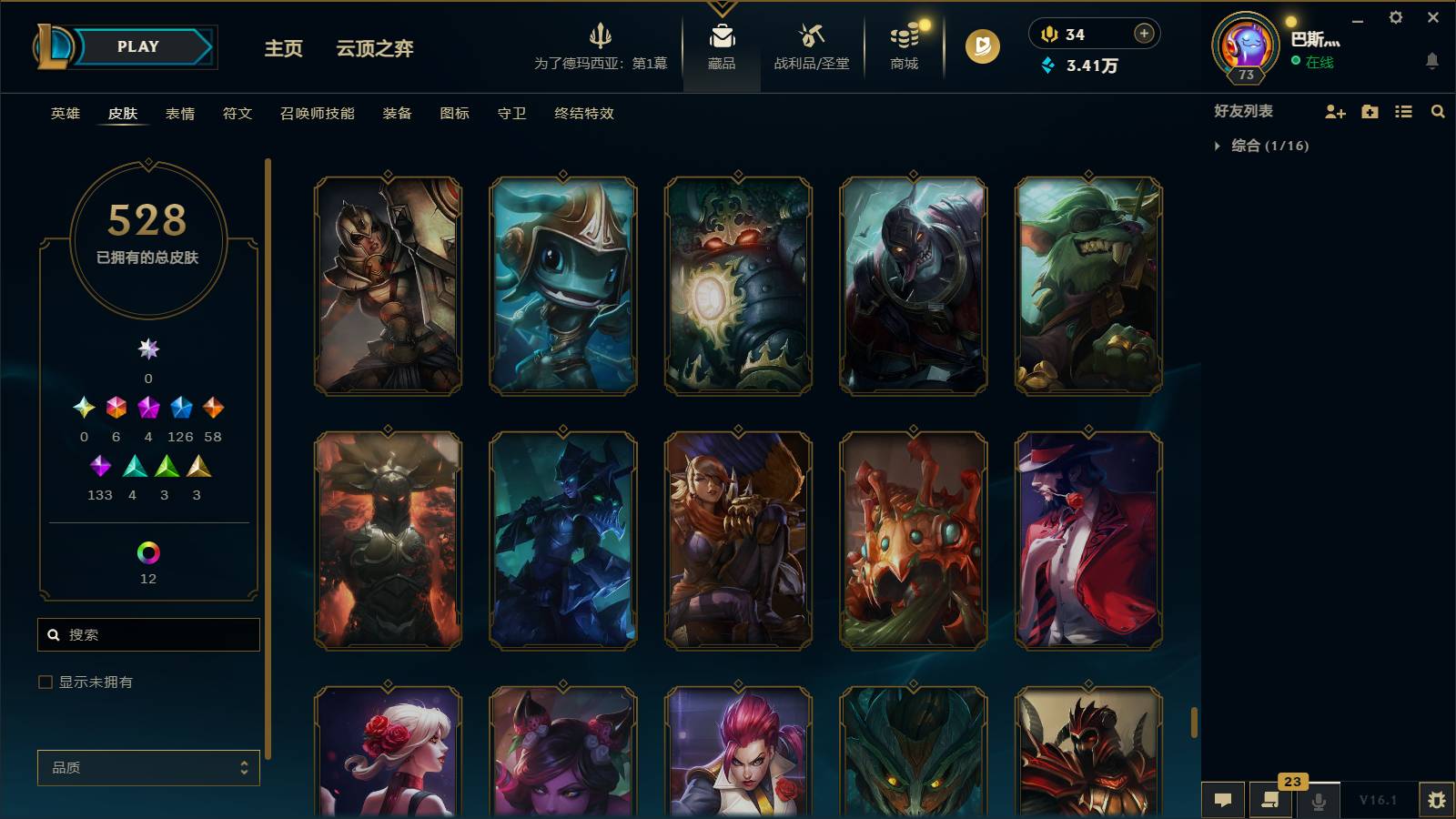
Task: Filter by chromas using the color wheel
Action: (147, 551)
